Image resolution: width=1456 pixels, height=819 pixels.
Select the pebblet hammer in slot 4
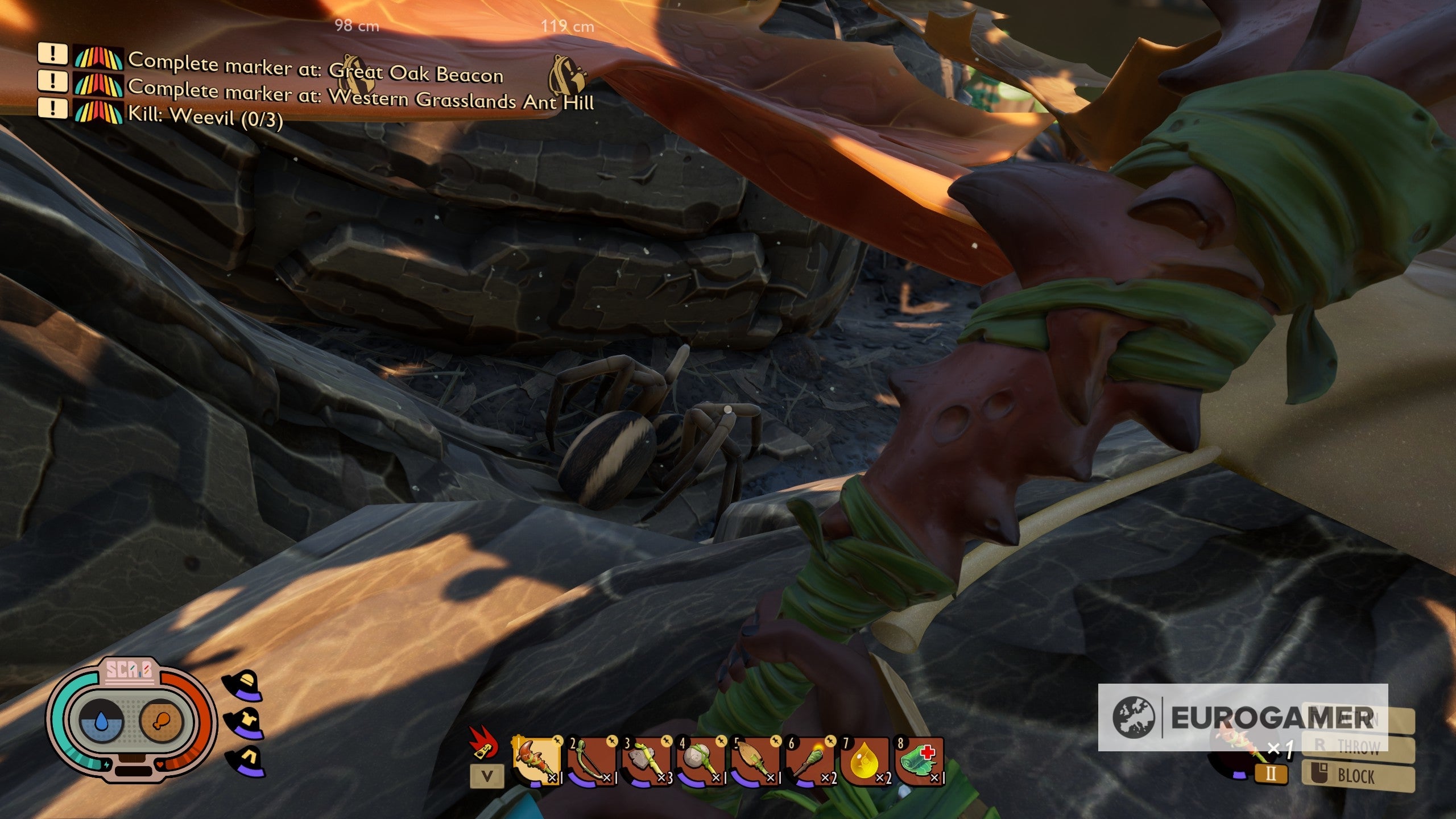701,761
